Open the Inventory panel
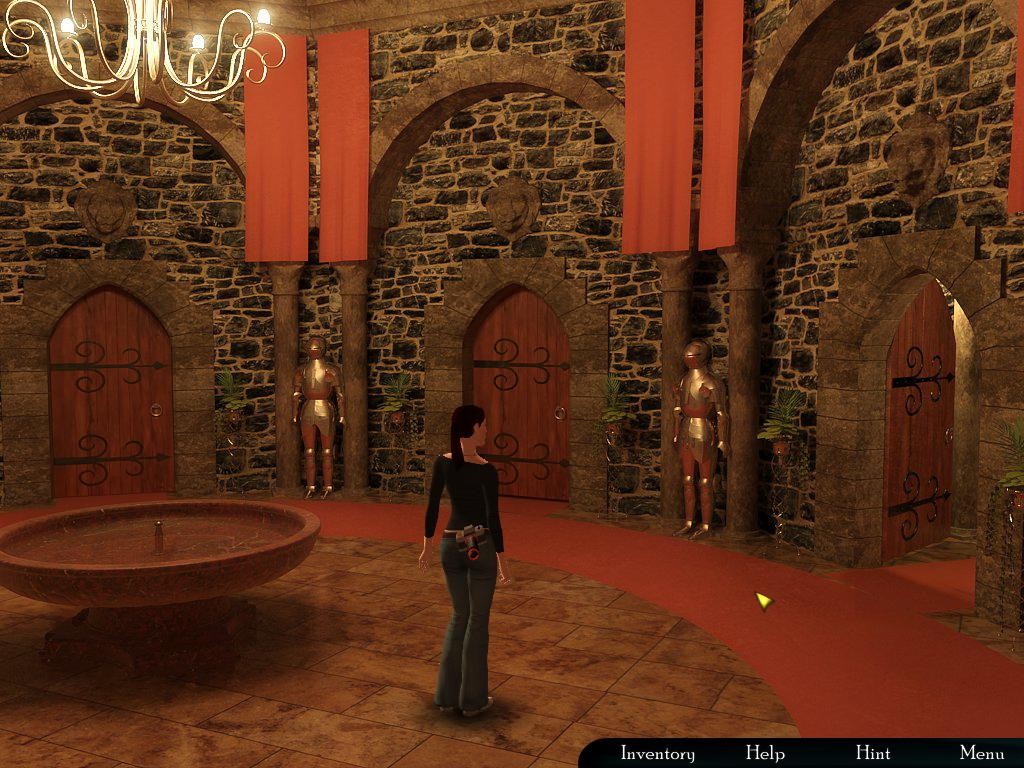The image size is (1024, 768). click(657, 753)
